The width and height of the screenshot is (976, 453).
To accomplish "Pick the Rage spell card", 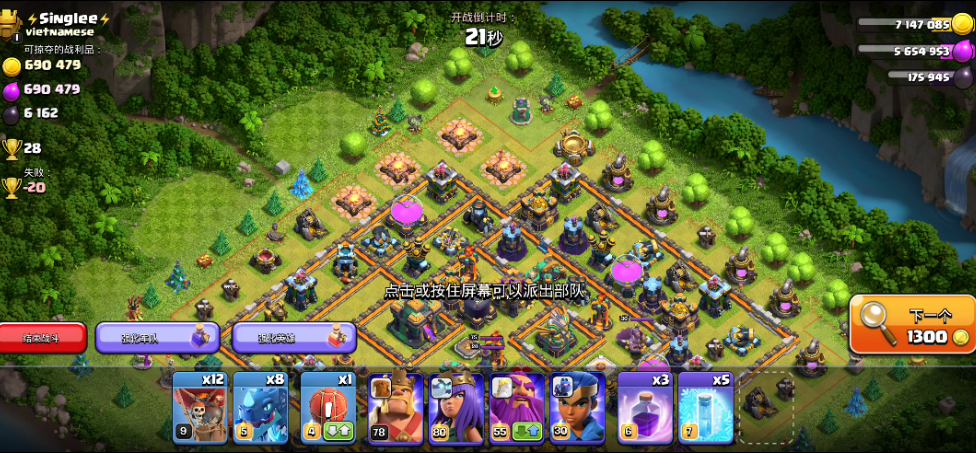I will 645,408.
